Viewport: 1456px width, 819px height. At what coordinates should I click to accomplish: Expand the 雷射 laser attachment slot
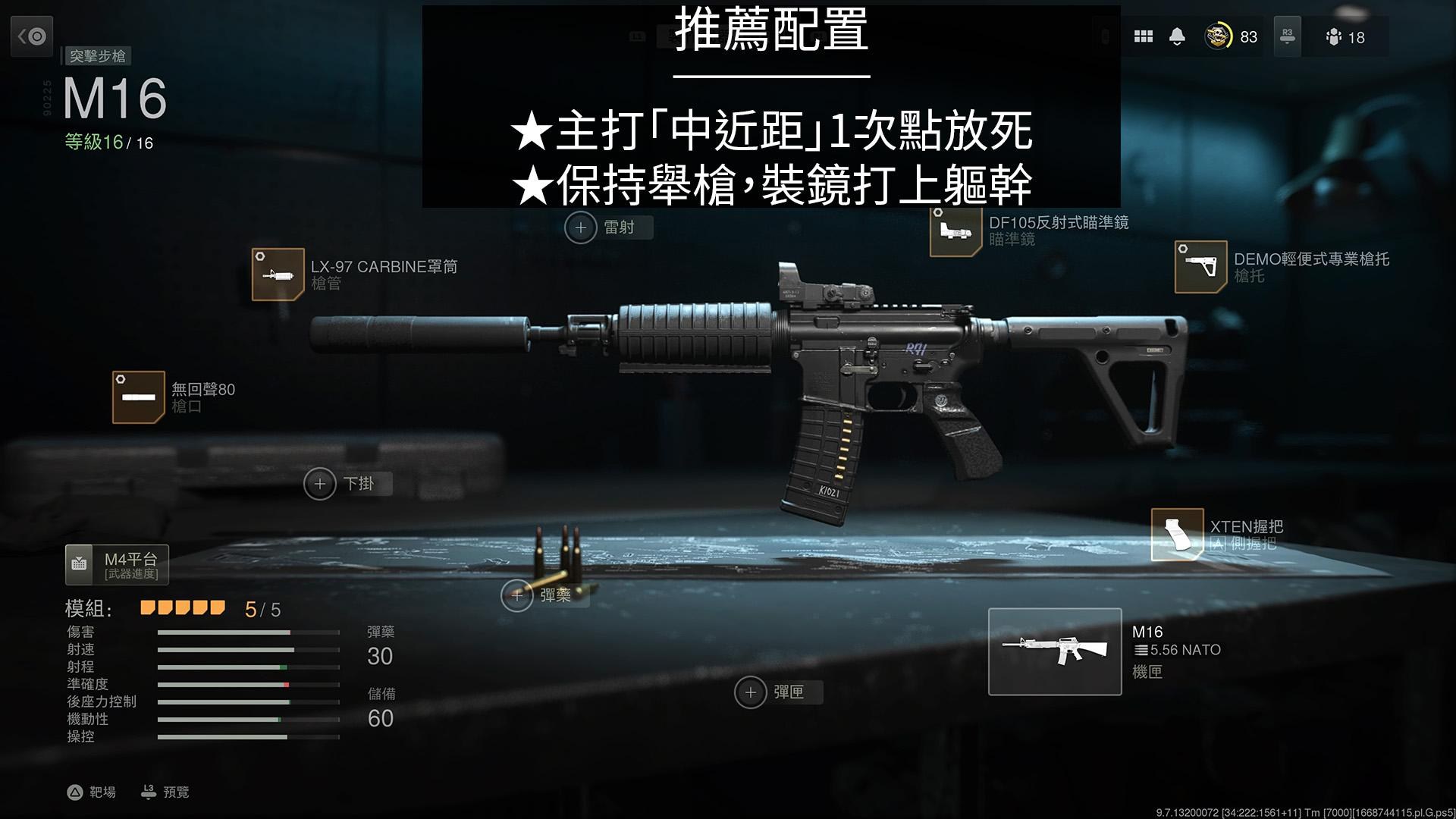click(x=582, y=227)
